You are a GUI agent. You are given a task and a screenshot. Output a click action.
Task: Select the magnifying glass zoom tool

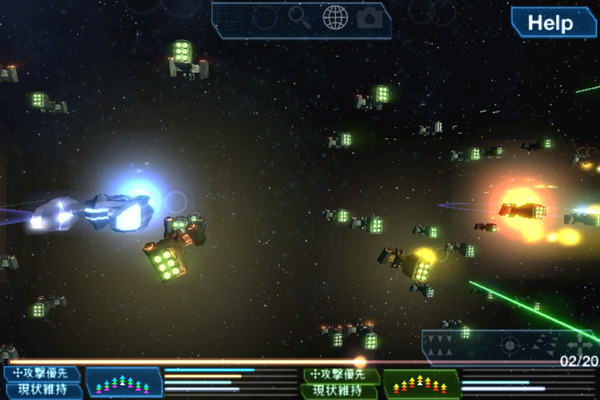[x=299, y=16]
